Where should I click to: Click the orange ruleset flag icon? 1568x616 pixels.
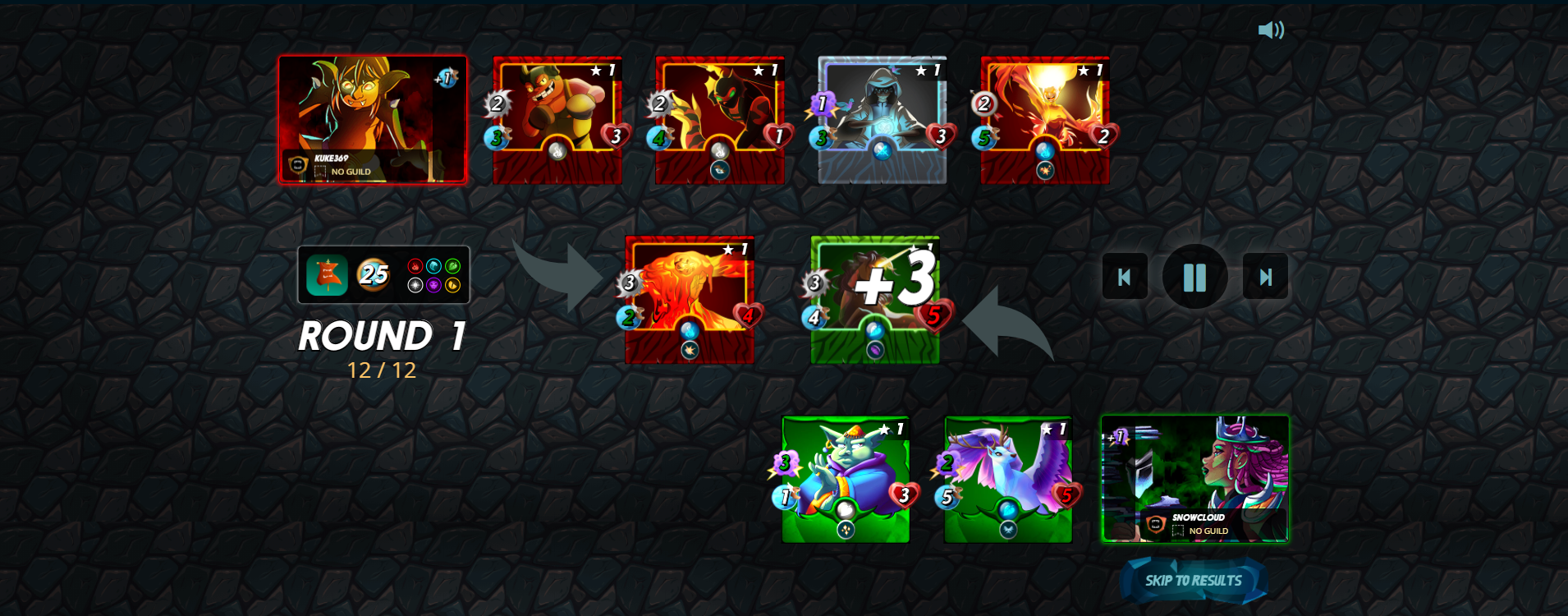[x=328, y=276]
